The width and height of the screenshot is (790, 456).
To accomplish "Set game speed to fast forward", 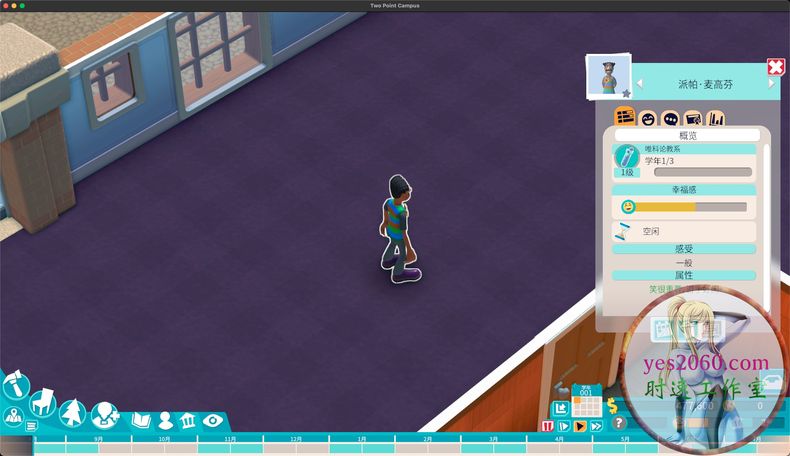I will point(596,426).
